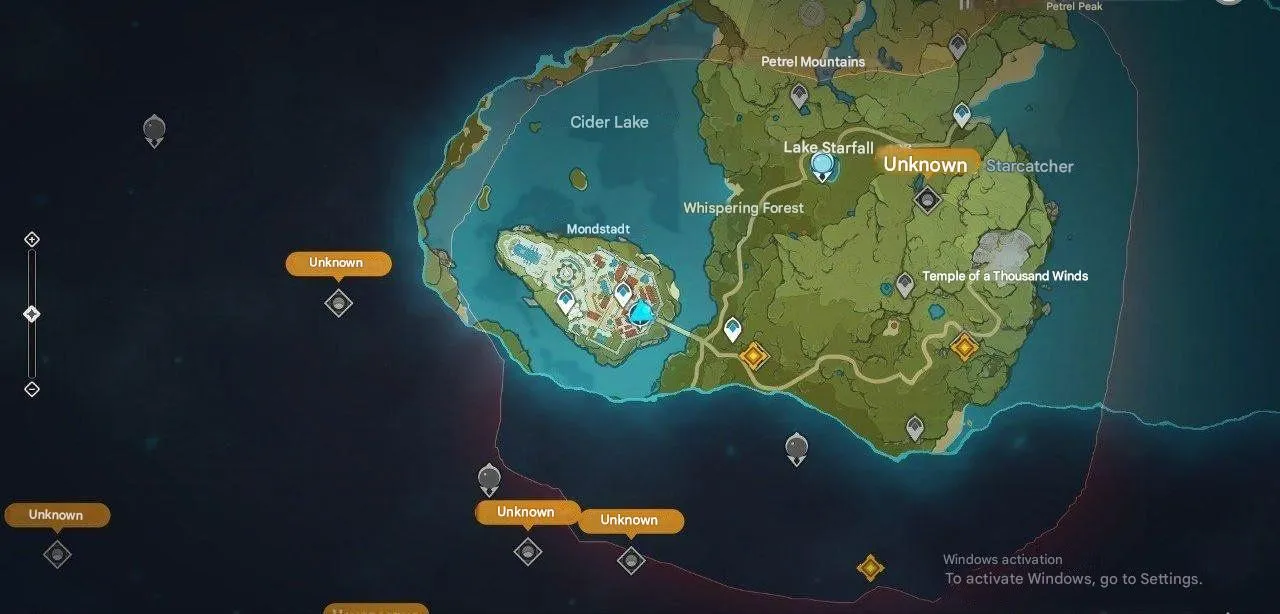Screen dimensions: 1280x614
Task: Click the map zoom-in plus button
Action: [32, 240]
